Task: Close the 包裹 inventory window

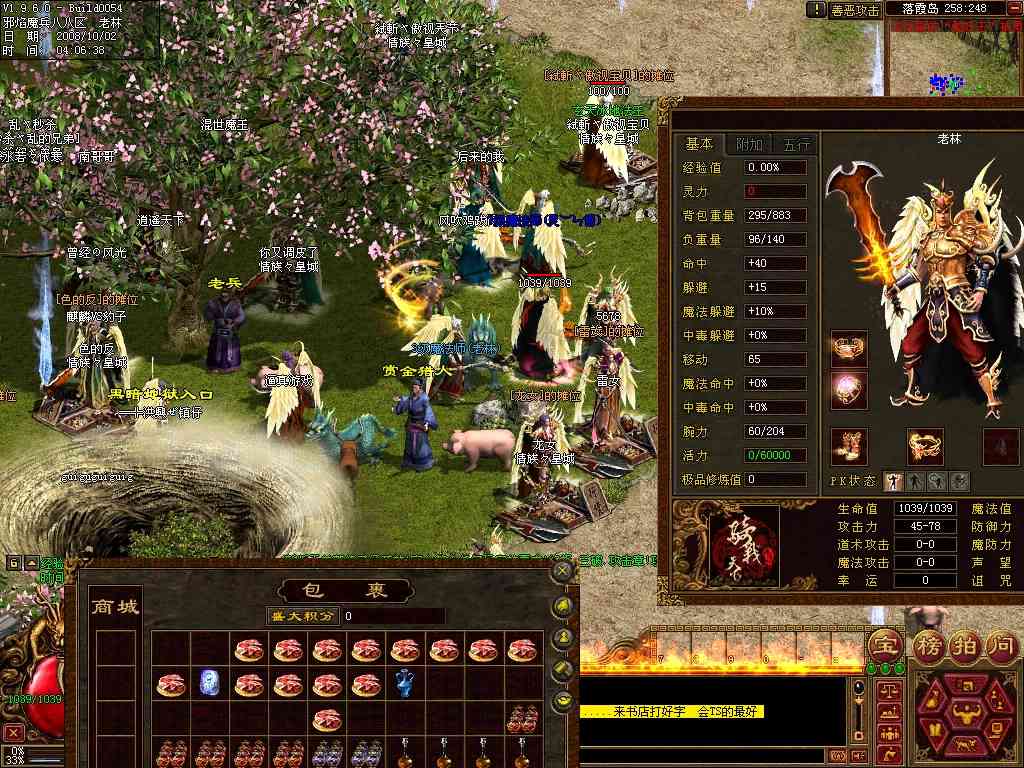Action: [x=563, y=571]
